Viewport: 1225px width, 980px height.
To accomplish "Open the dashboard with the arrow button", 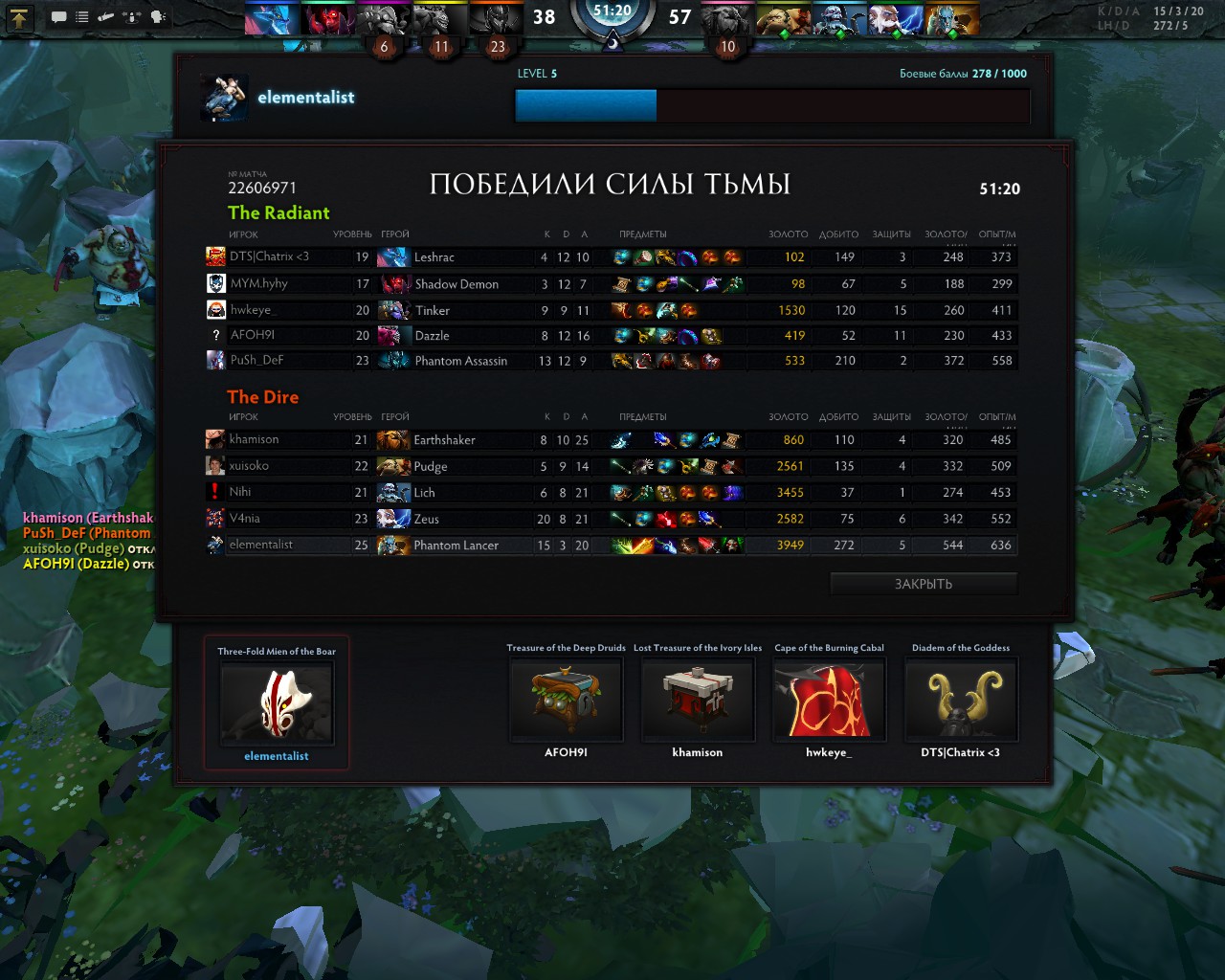I will tap(20, 16).
